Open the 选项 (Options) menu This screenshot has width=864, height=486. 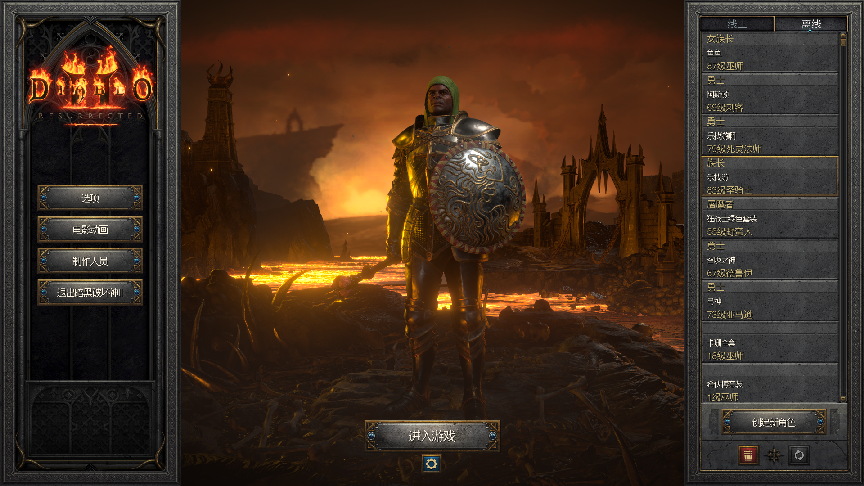click(90, 197)
